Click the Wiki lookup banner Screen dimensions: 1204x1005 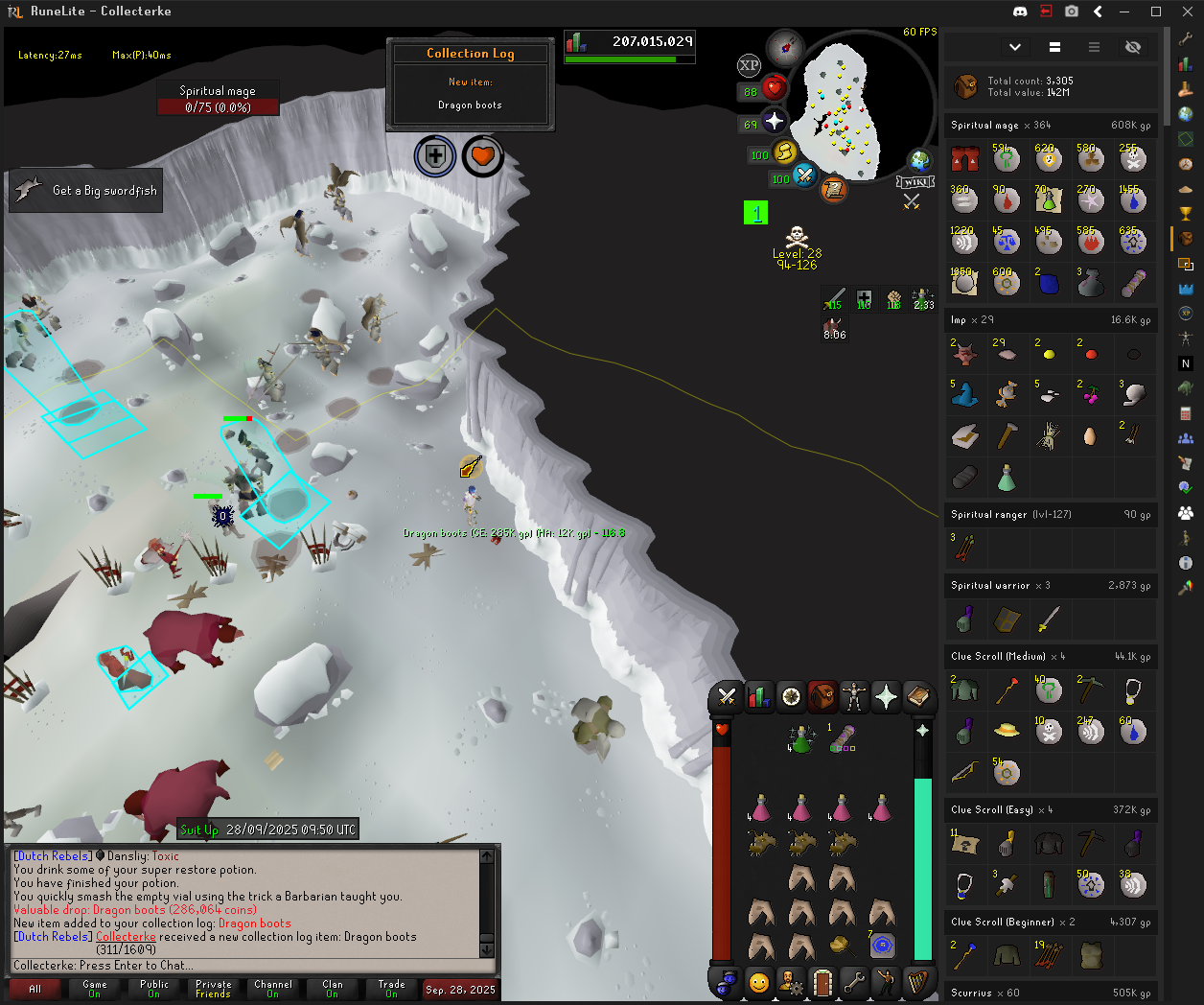[x=915, y=182]
